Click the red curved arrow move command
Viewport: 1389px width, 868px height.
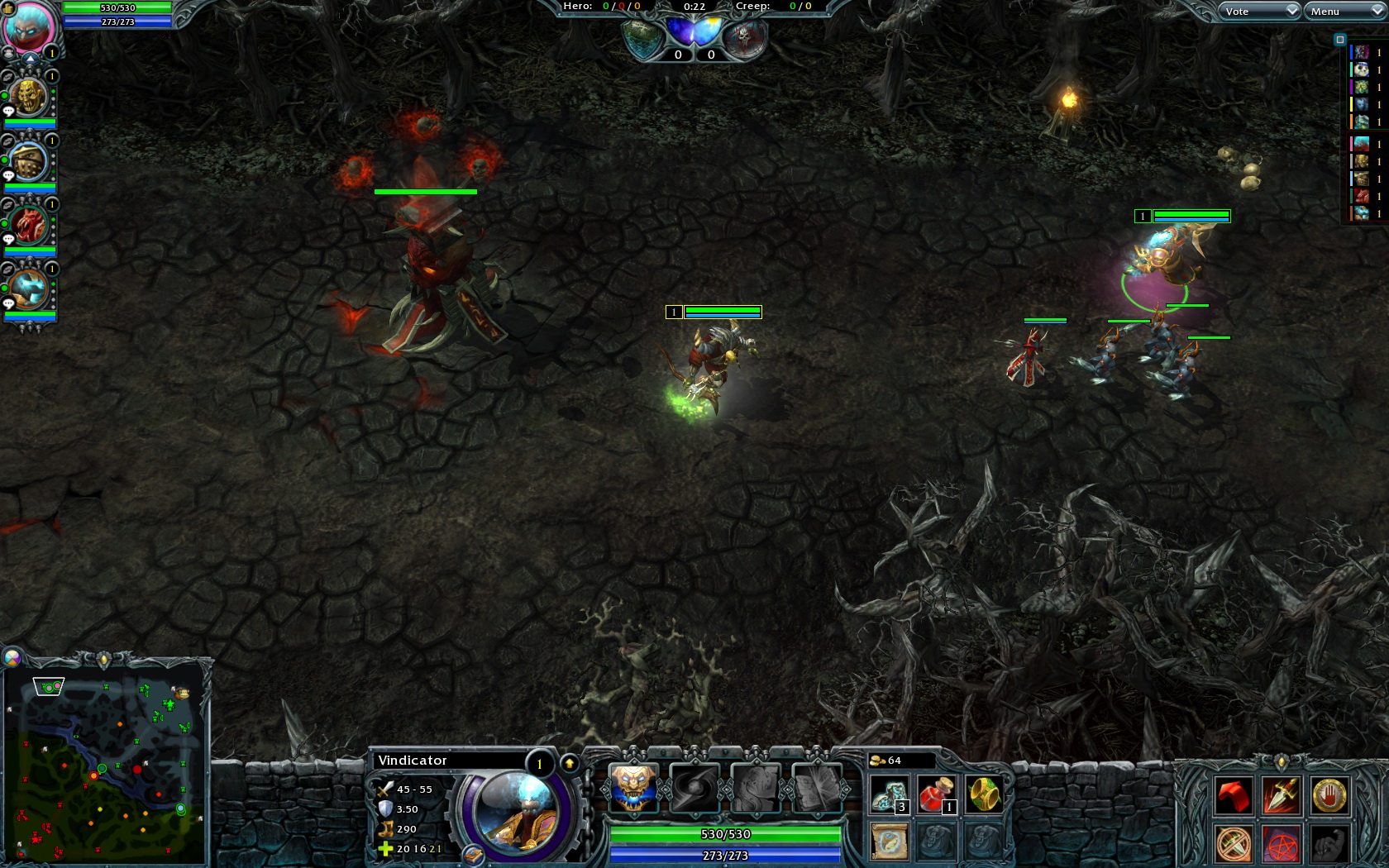[1234, 796]
